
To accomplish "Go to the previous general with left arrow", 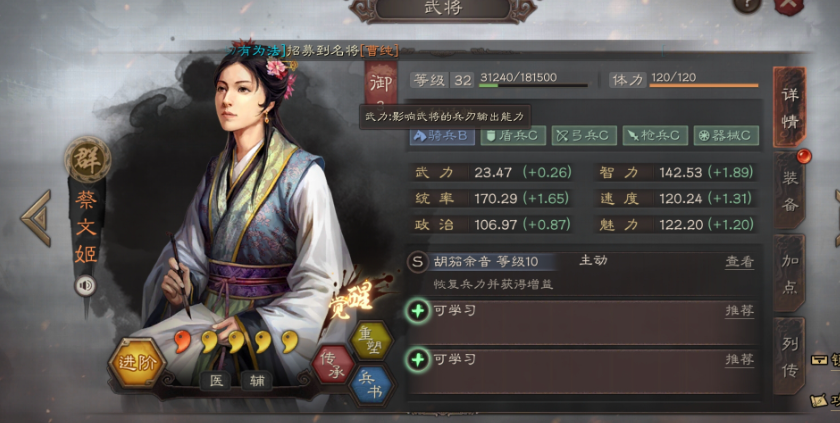I will pyautogui.click(x=35, y=217).
